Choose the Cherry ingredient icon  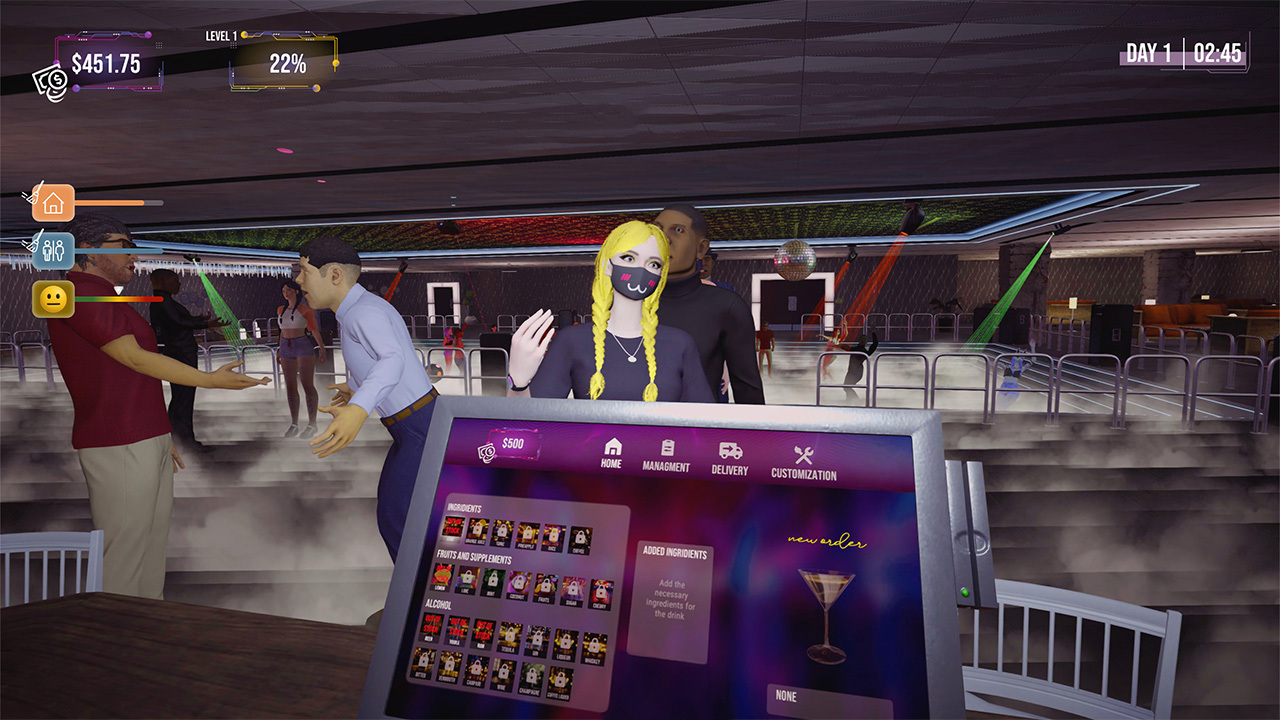600,593
